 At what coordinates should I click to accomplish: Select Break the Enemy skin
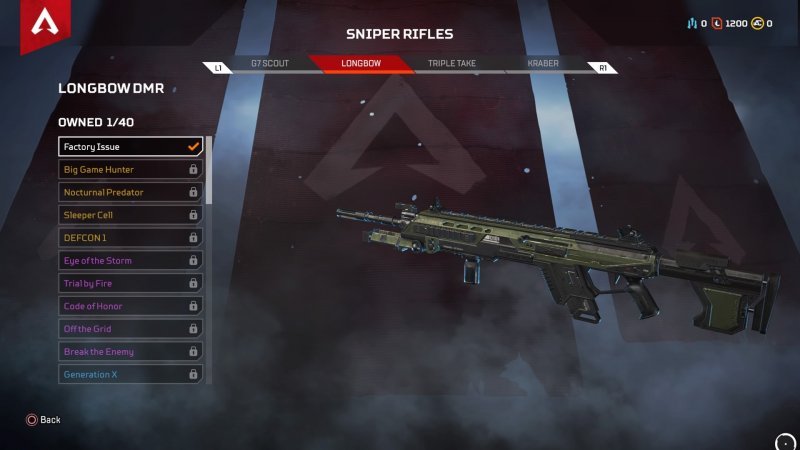point(130,352)
